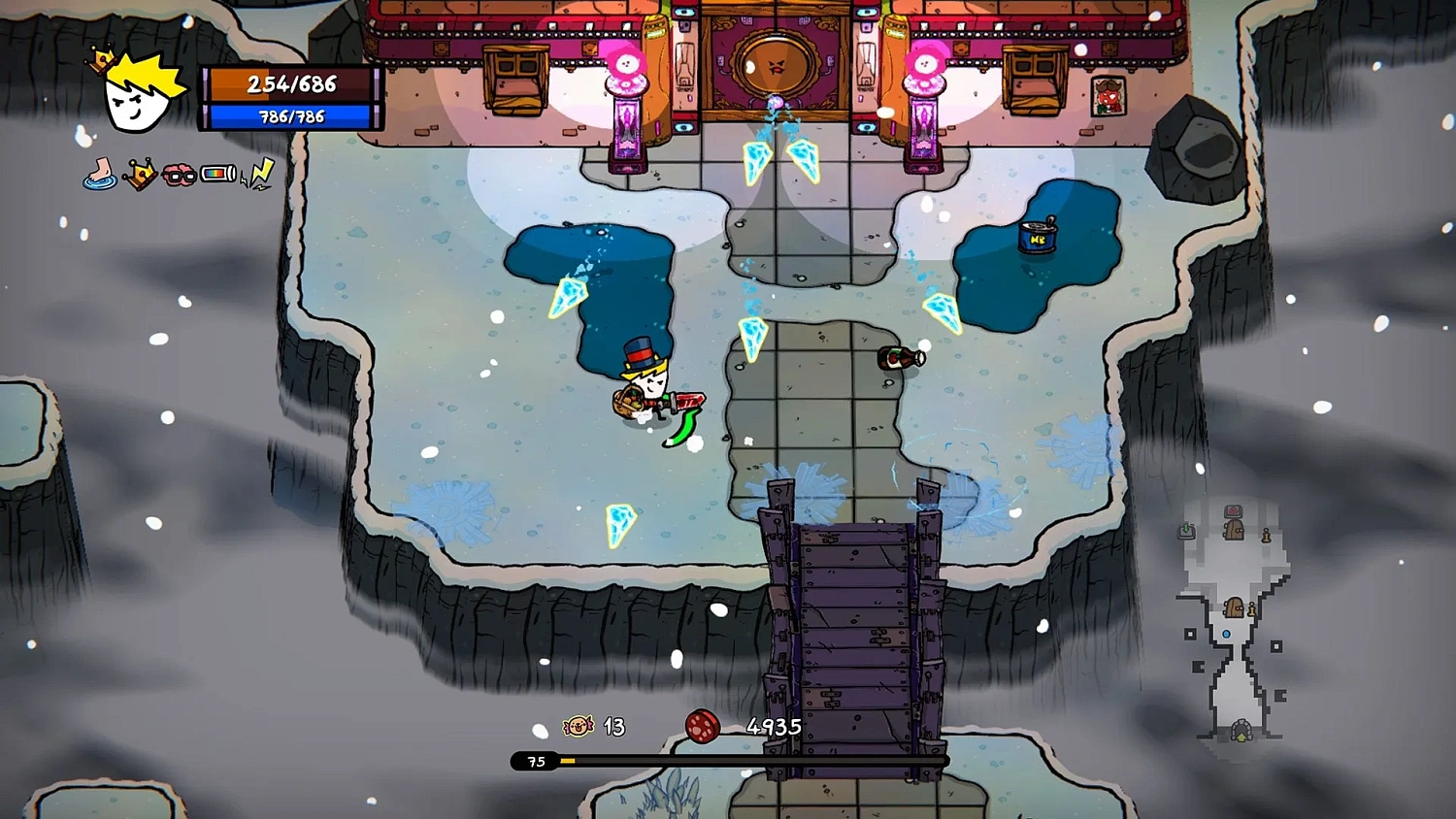The height and width of the screenshot is (819, 1456).
Task: Click the blue energy bar showing 786/786
Action: tap(289, 117)
